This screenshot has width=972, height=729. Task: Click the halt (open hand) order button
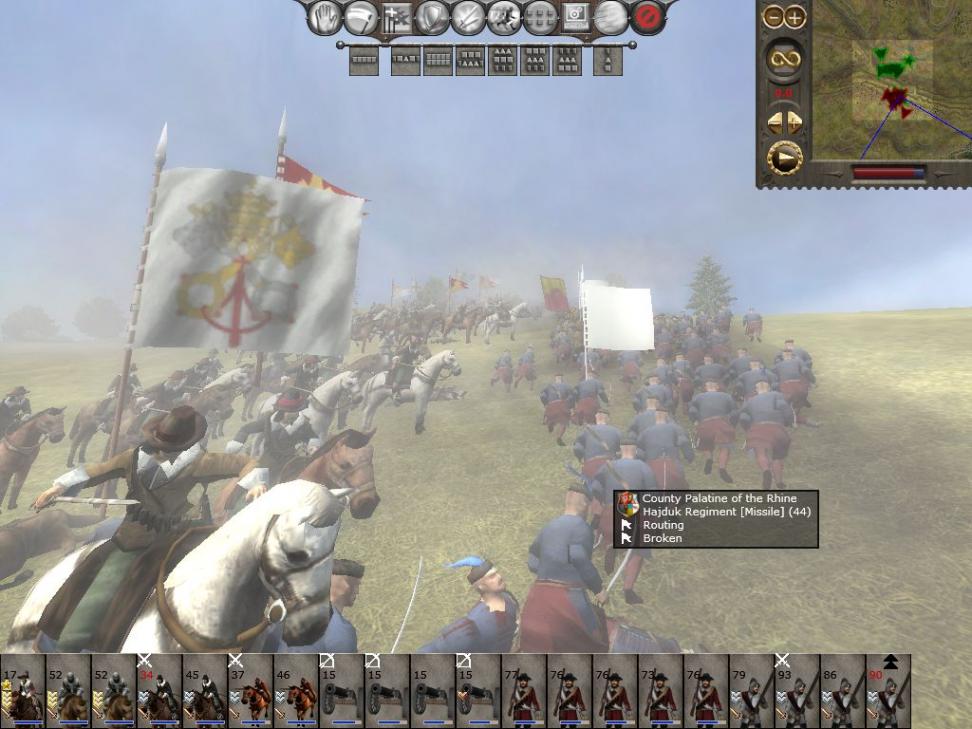[325, 16]
